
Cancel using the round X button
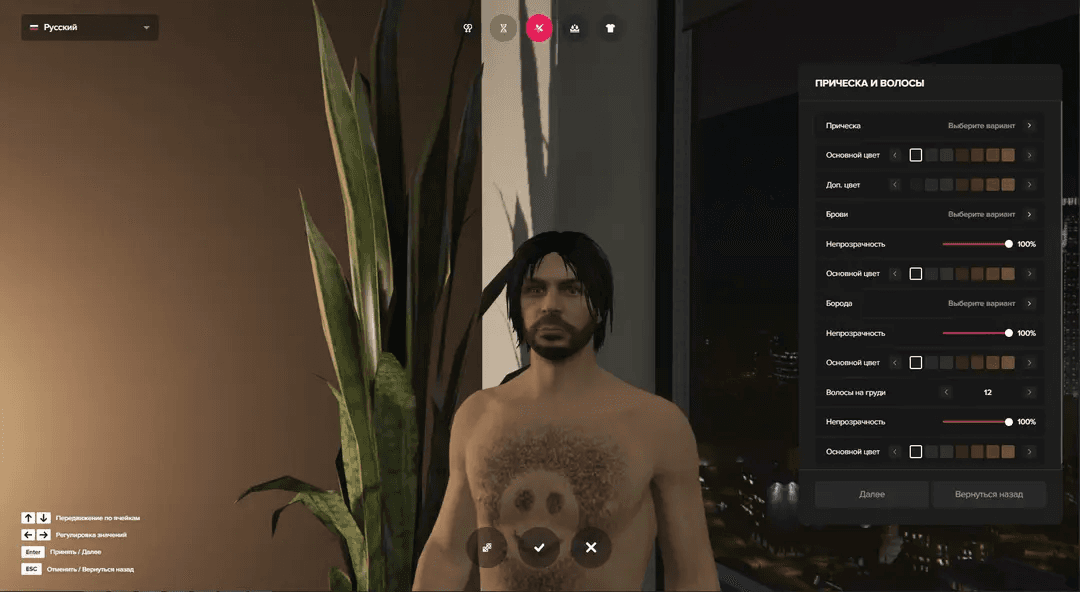591,547
